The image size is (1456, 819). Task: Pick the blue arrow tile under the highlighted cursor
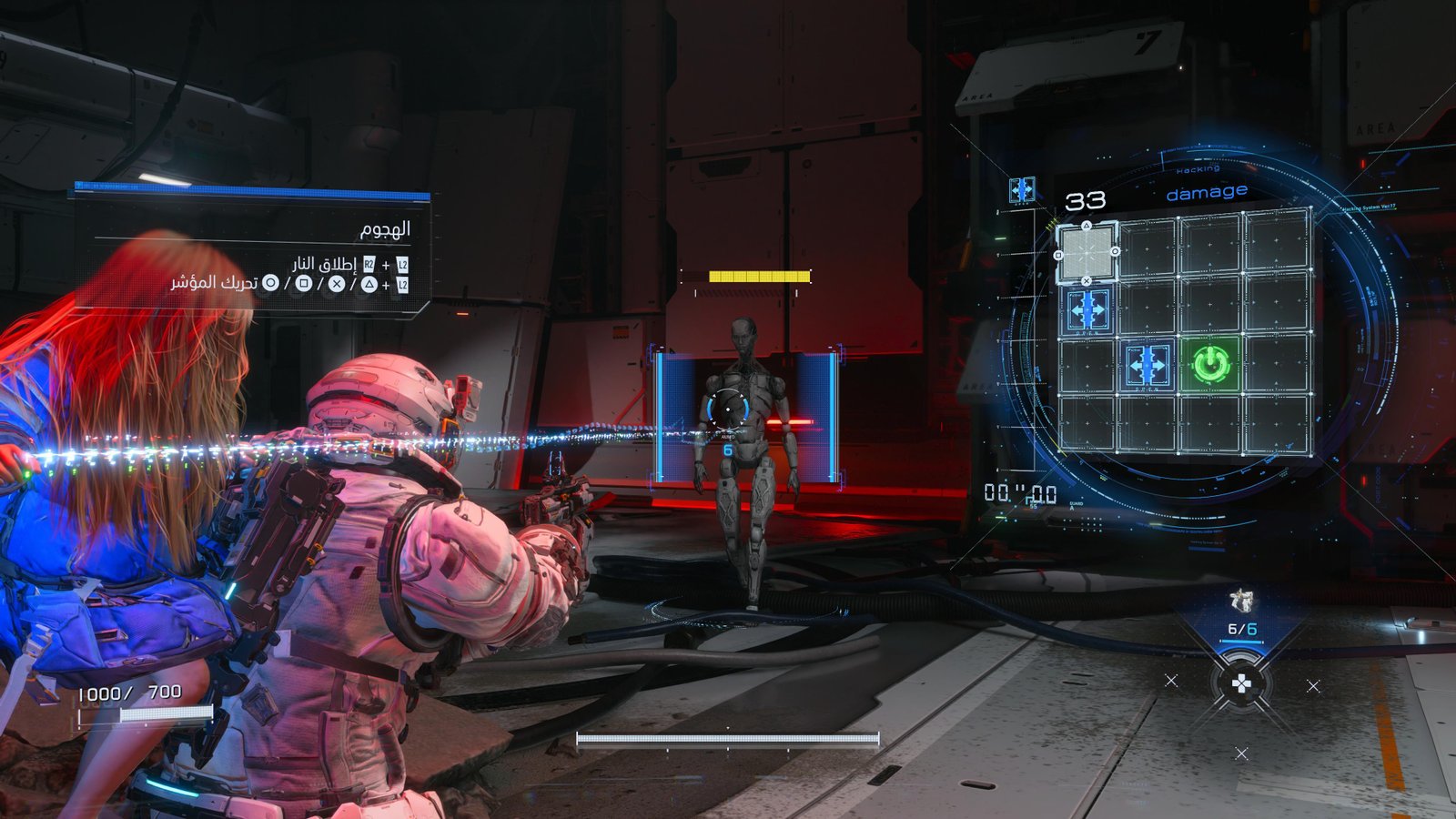(1087, 310)
